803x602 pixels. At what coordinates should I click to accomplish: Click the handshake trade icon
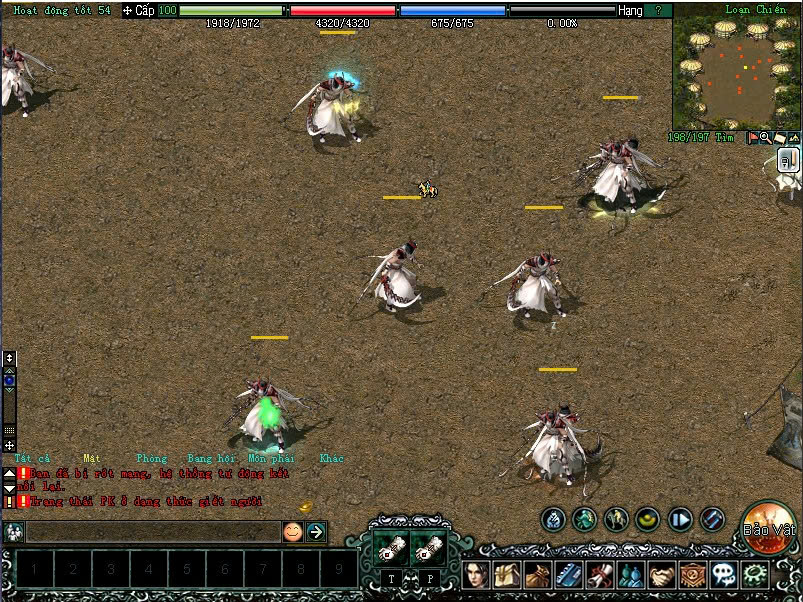pos(661,575)
